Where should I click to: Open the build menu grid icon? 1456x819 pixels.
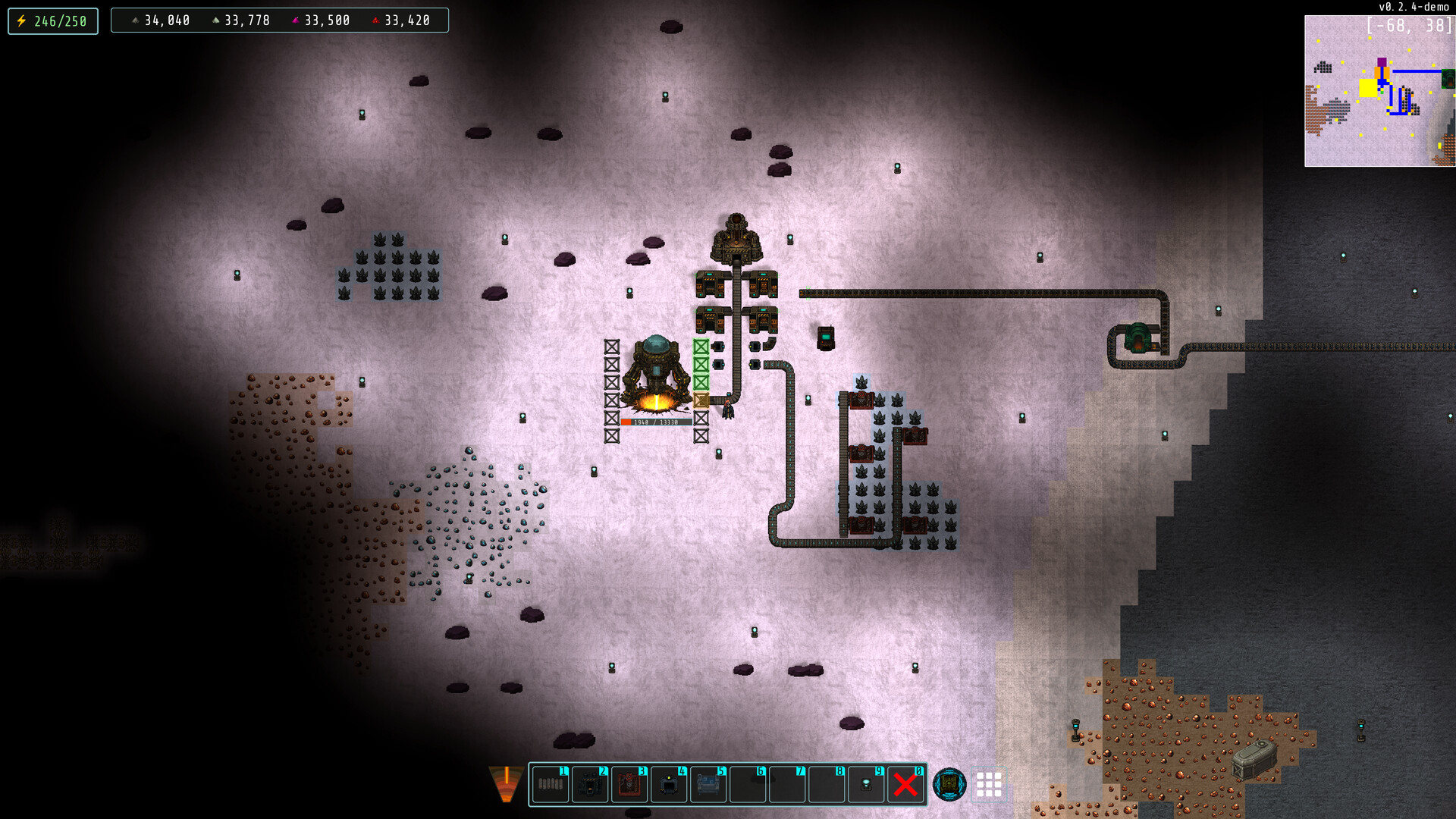pyautogui.click(x=990, y=785)
